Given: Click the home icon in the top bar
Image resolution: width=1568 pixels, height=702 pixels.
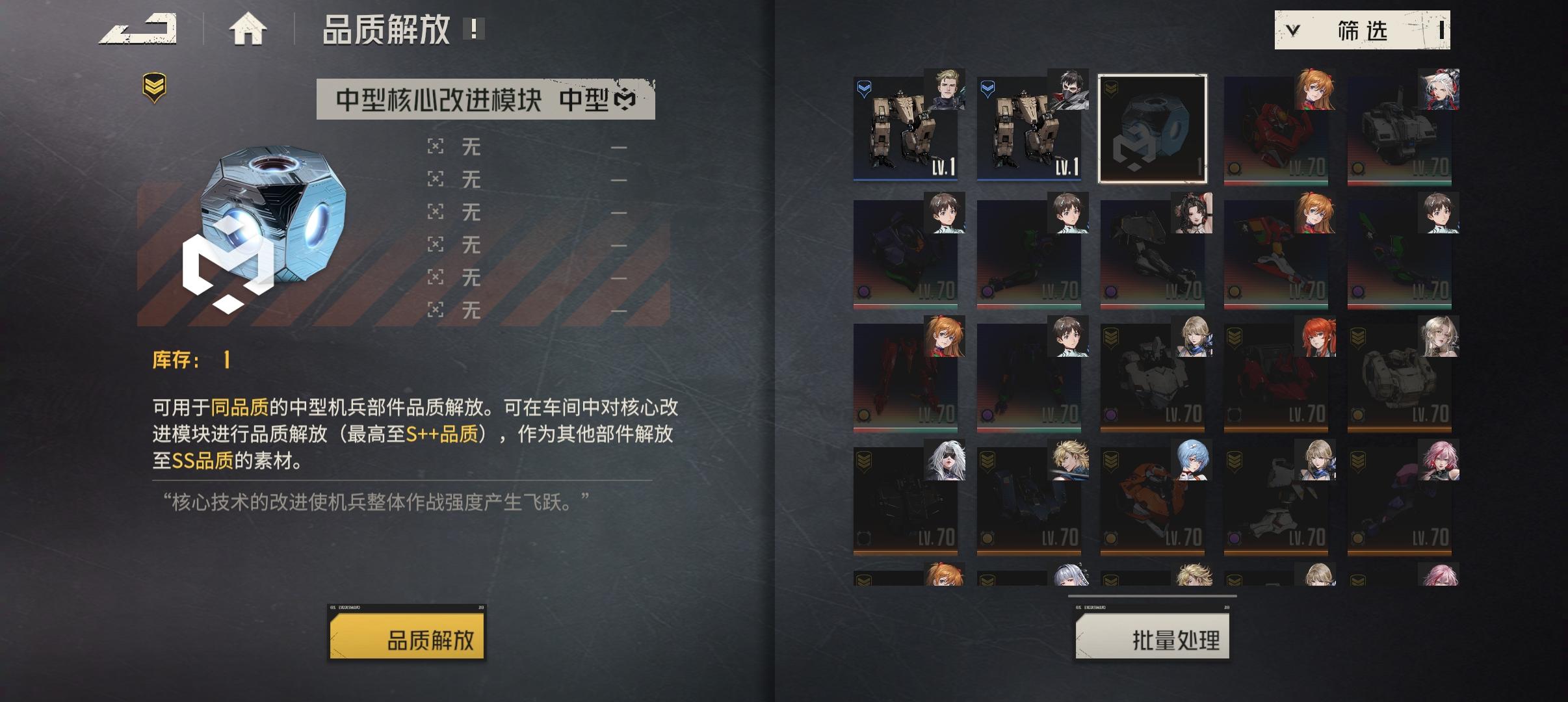Looking at the screenshot, I should [x=249, y=29].
